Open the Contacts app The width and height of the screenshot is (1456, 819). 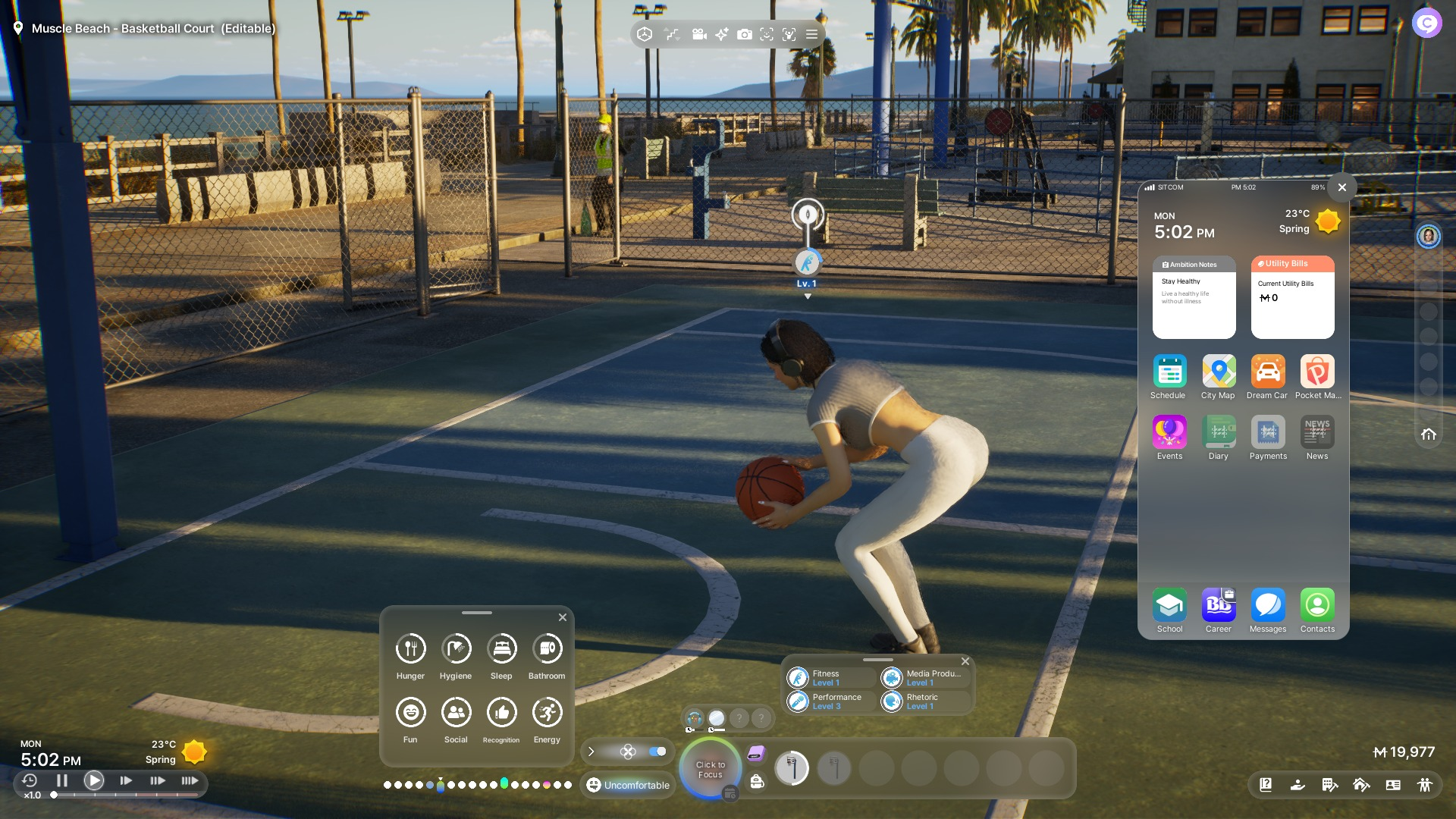coord(1317,606)
